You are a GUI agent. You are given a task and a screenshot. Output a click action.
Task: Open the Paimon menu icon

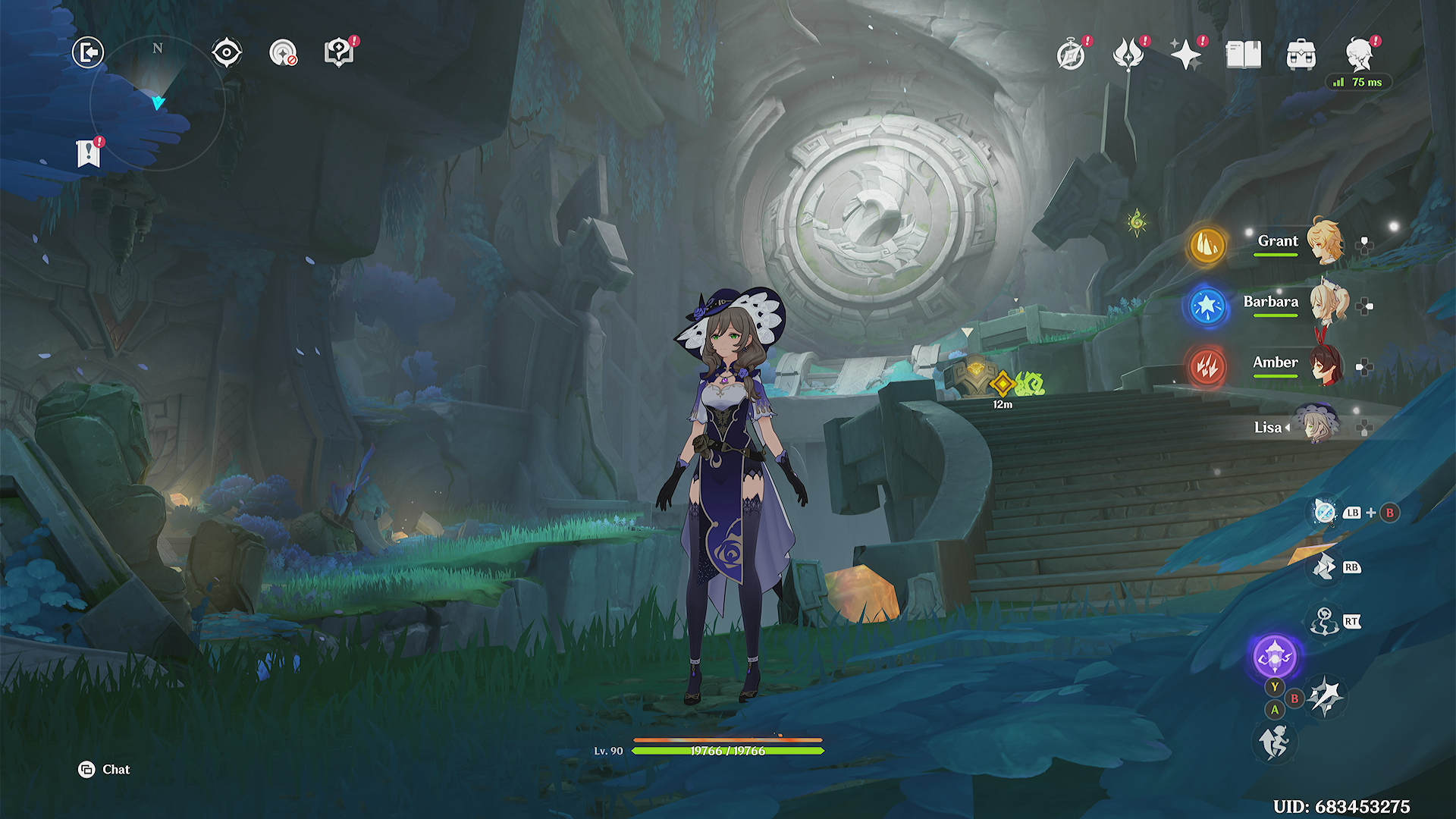pos(1360,55)
